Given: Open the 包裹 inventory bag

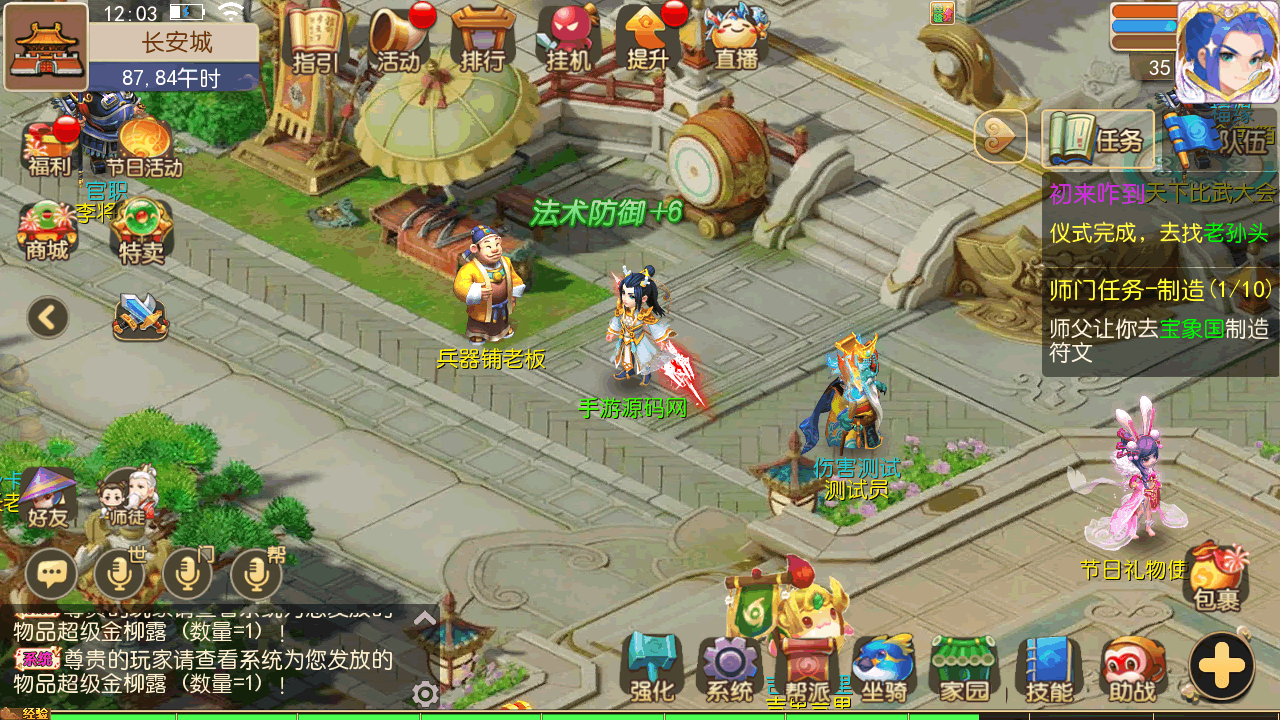Looking at the screenshot, I should pos(1216,576).
